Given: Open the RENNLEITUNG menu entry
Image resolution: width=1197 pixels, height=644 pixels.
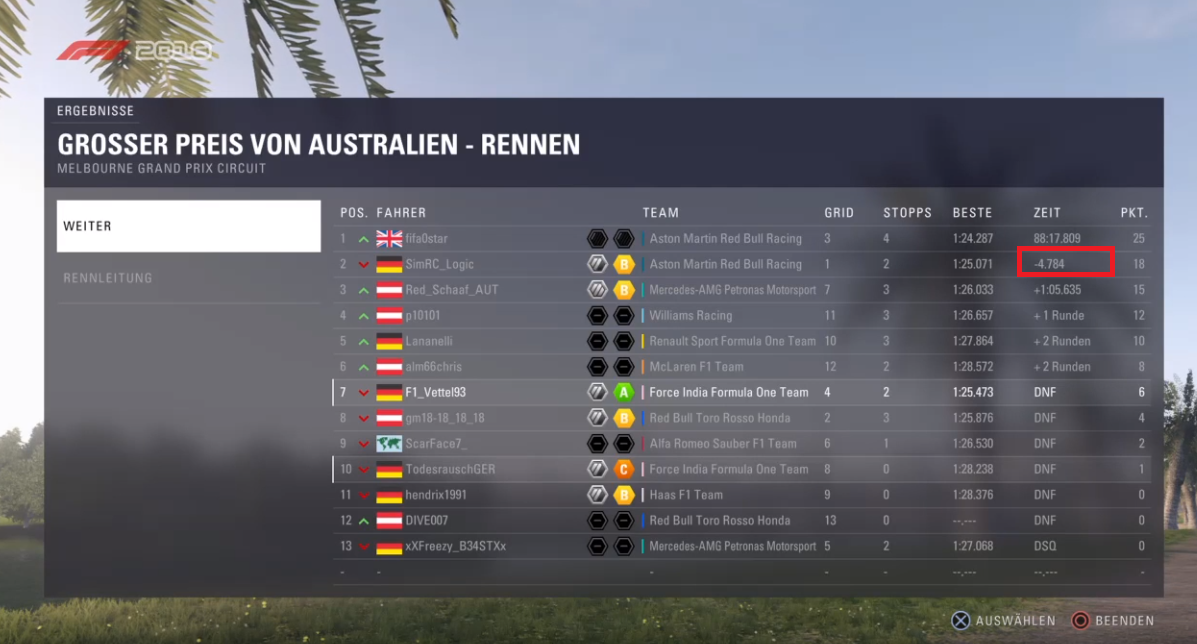Looking at the screenshot, I should [x=188, y=278].
